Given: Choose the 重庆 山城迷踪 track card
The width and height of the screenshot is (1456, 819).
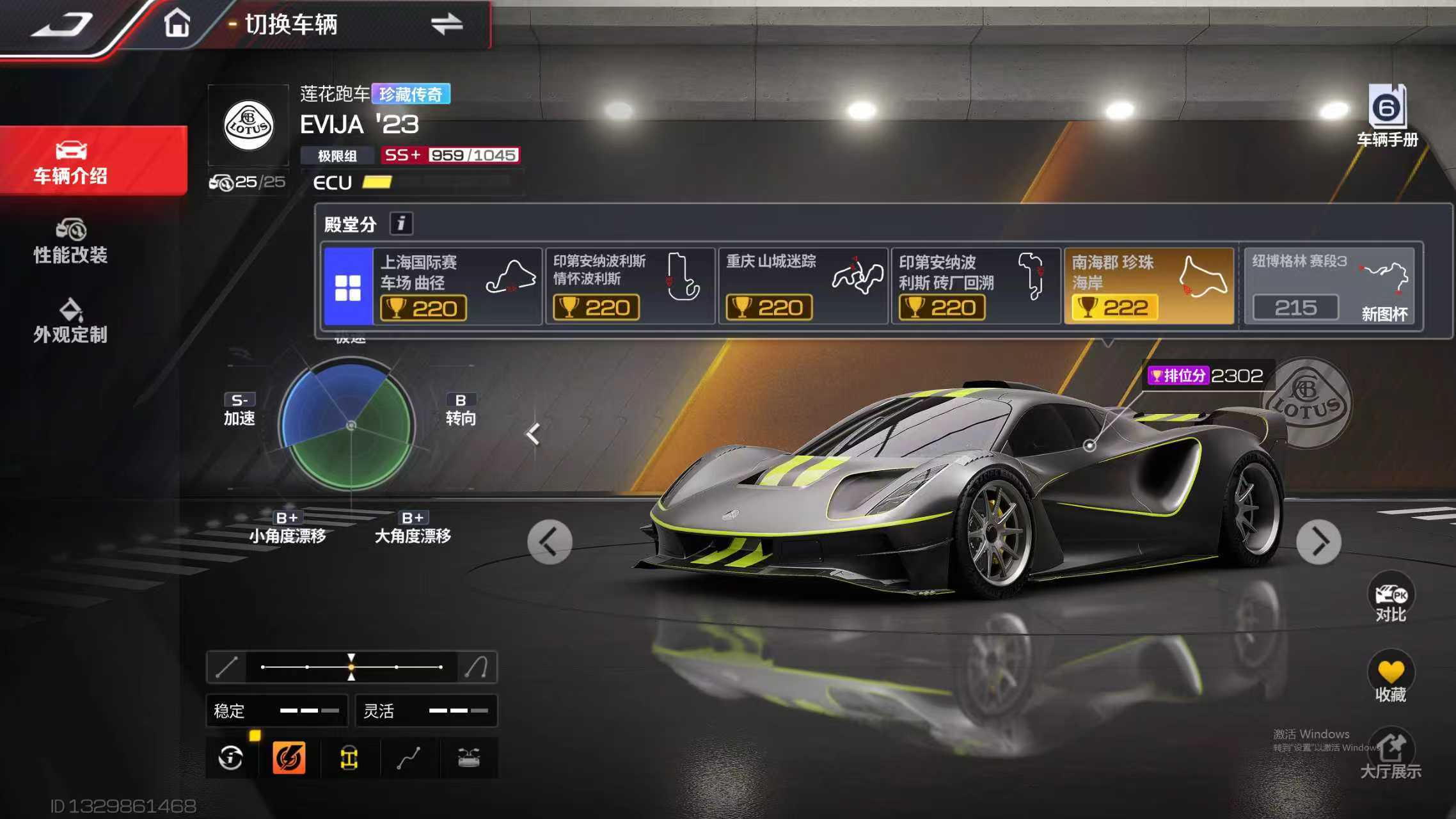Looking at the screenshot, I should pos(803,287).
